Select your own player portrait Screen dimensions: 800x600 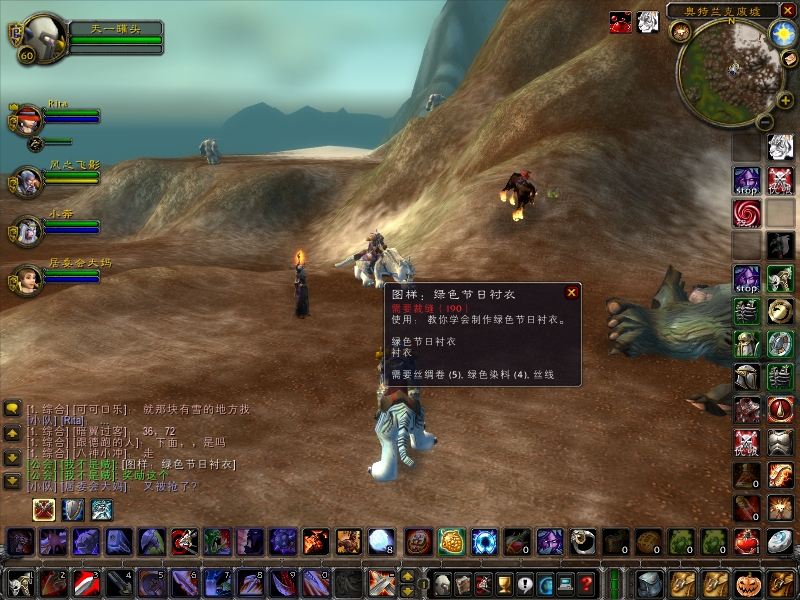tap(42, 38)
